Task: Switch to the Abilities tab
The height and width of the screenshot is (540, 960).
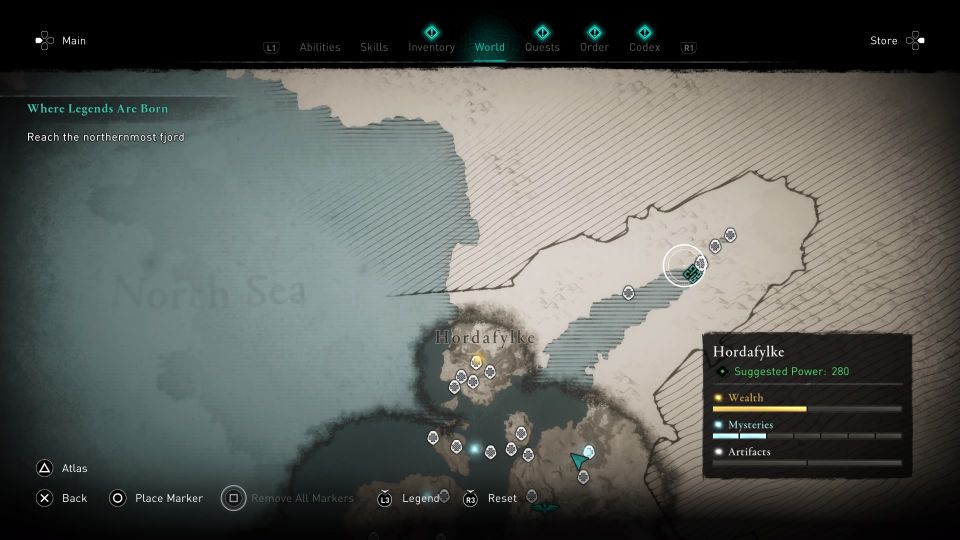Action: (320, 47)
